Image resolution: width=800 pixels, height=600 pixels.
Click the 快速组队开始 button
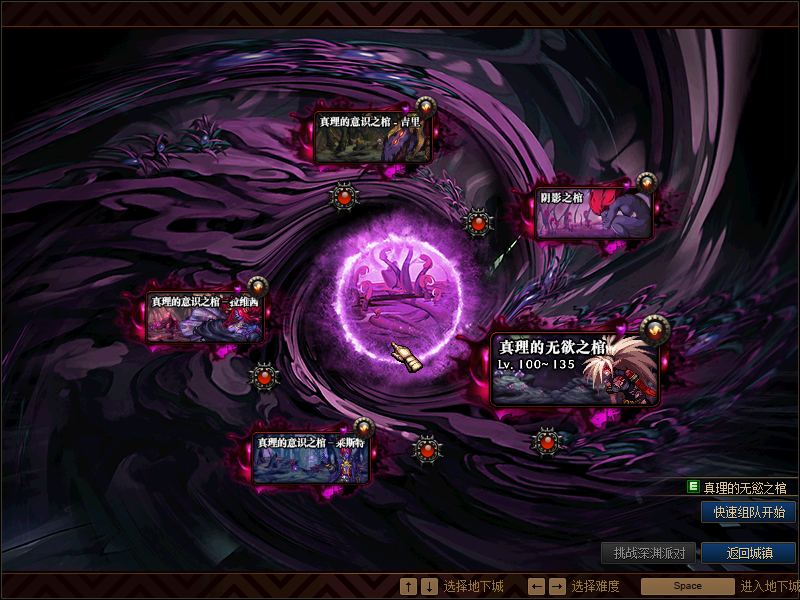[748, 512]
